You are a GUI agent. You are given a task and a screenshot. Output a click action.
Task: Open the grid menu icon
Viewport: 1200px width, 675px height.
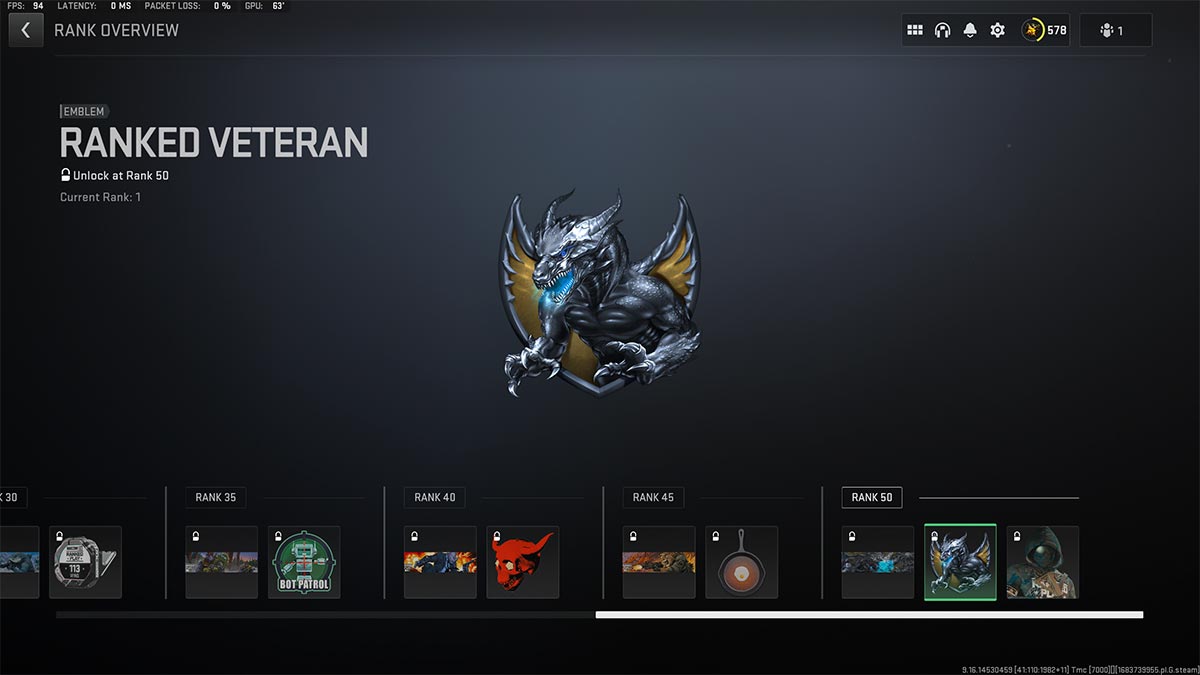coord(914,30)
